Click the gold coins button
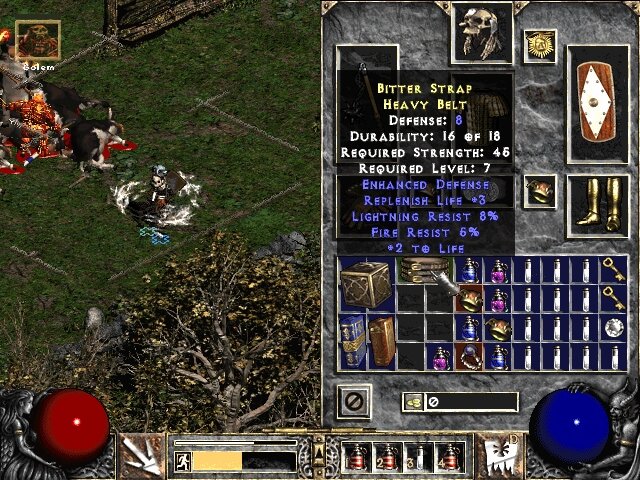640x480 pixels. [412, 402]
